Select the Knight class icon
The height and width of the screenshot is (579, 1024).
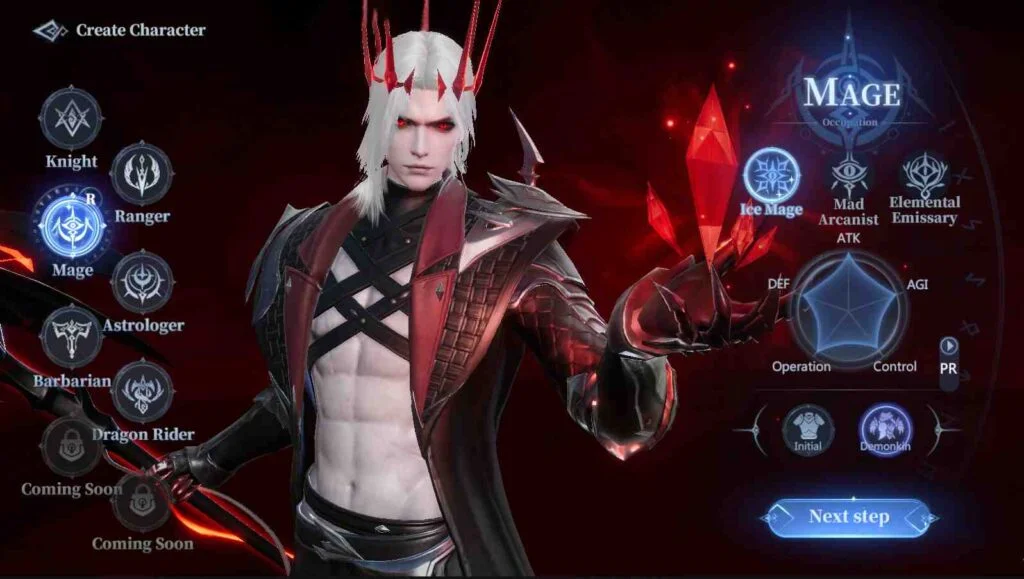pos(71,120)
